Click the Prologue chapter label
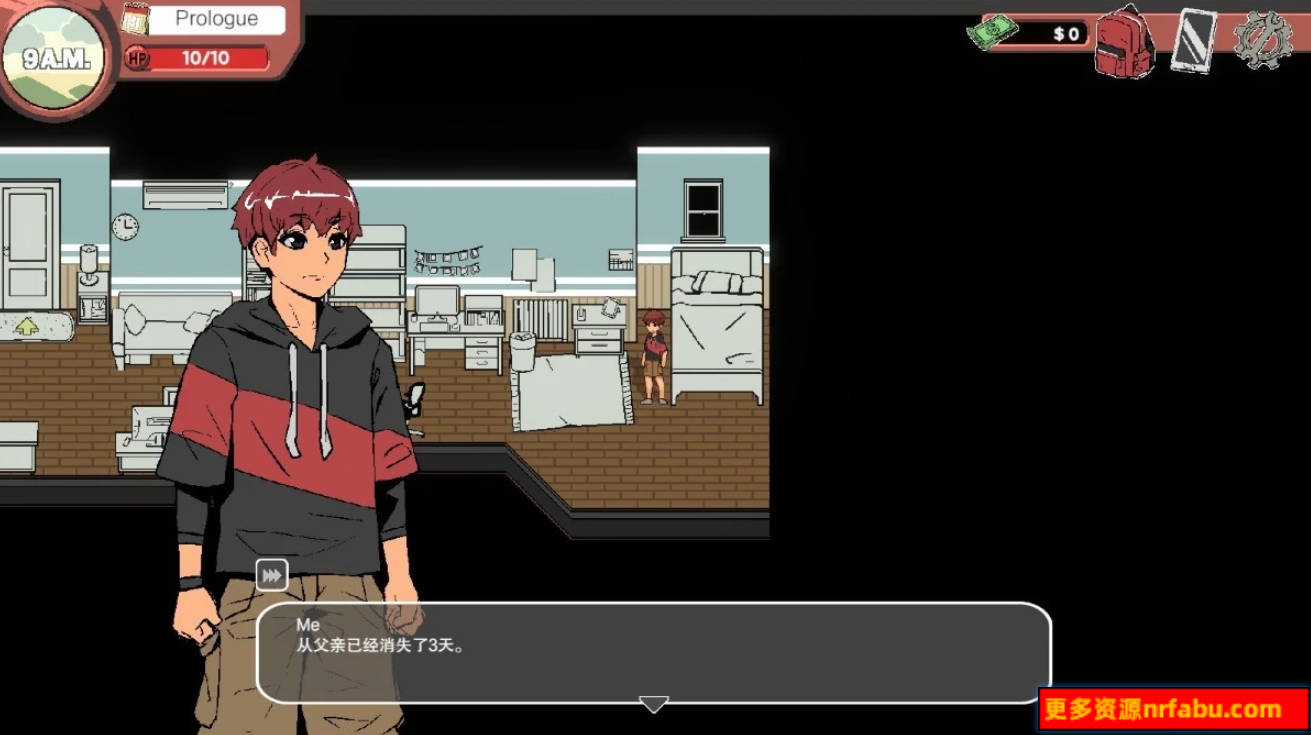 click(215, 18)
